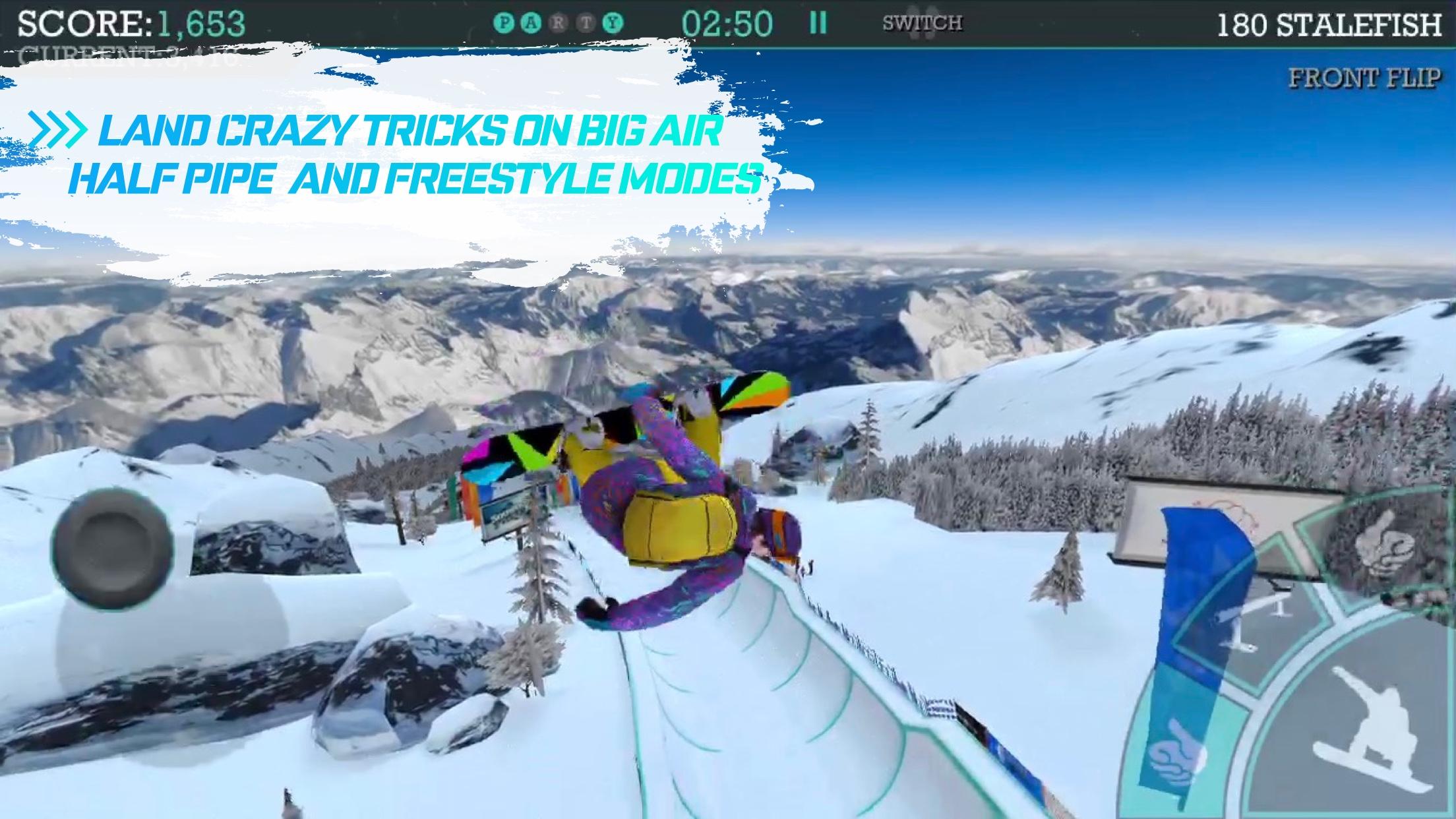Select the green Y badge in PARTY meter
Screen dimensions: 1456x819
(x=612, y=21)
